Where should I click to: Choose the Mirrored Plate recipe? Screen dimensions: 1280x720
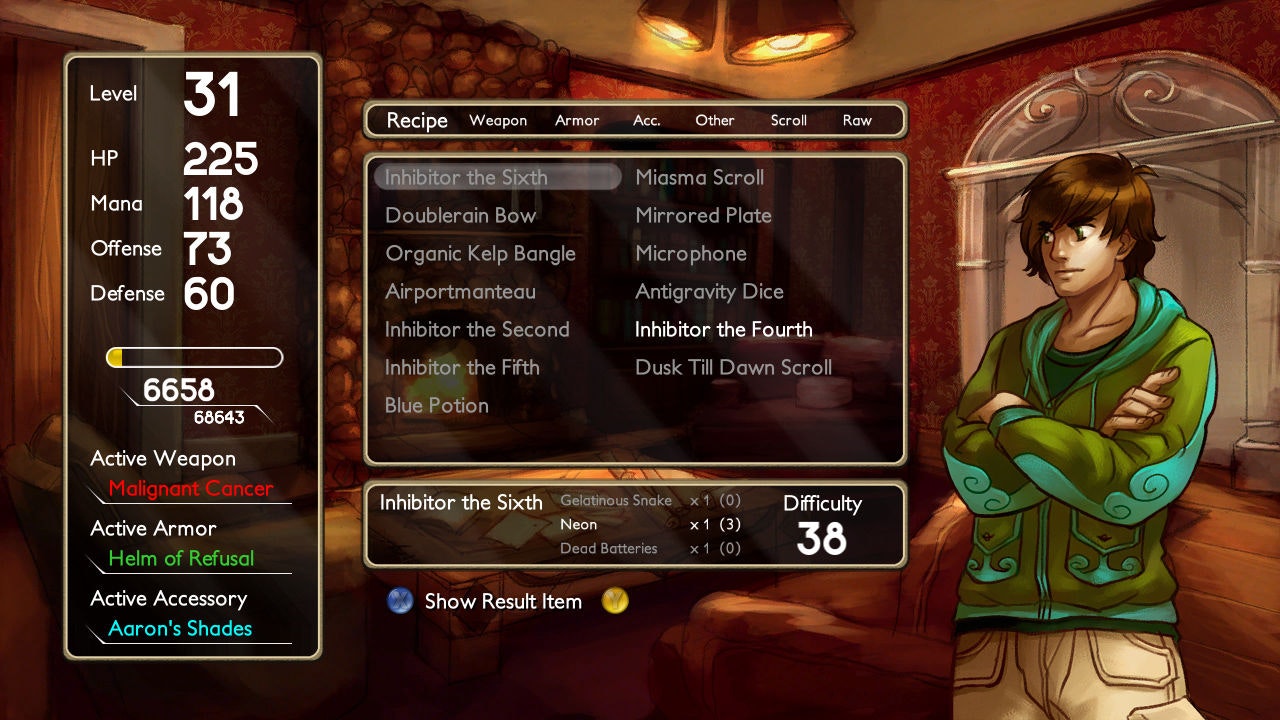pyautogui.click(x=703, y=216)
